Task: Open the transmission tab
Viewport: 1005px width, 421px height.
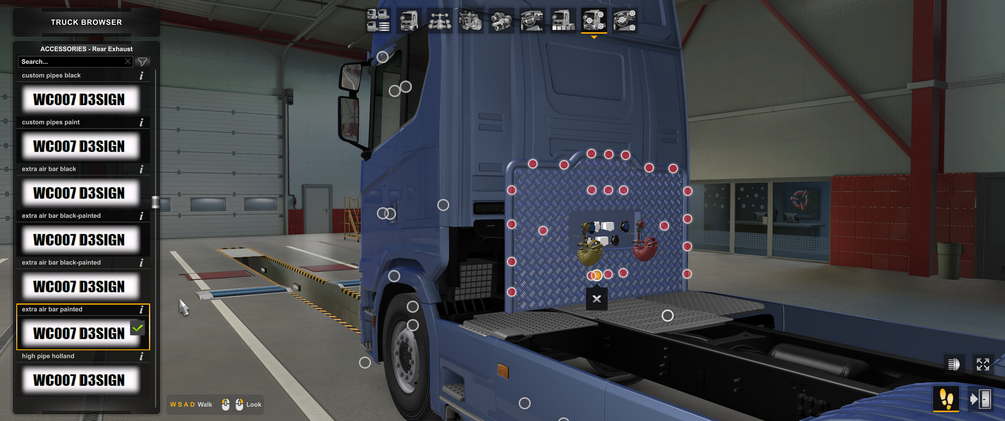Action: pos(502,20)
